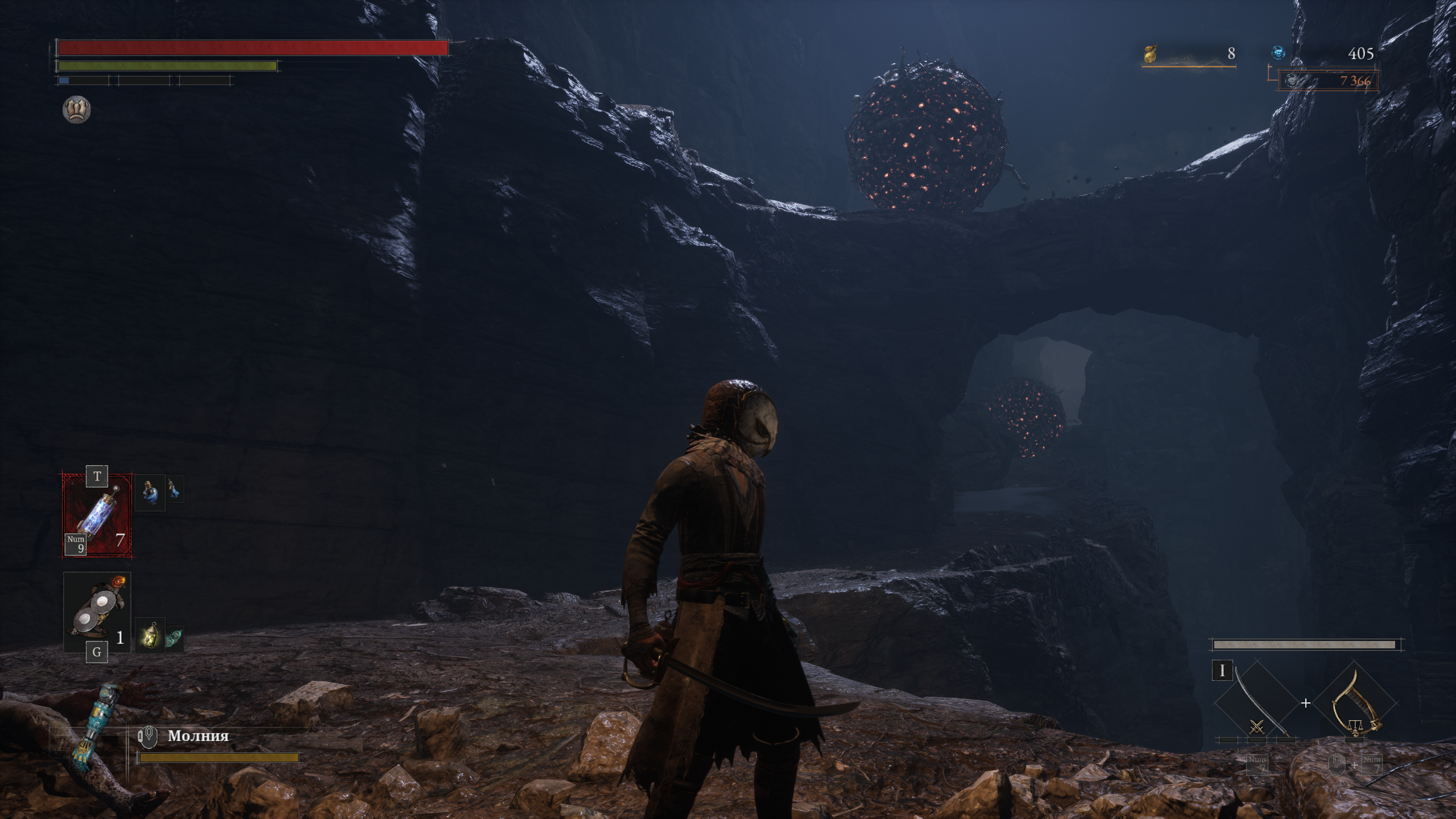This screenshot has height=819, width=1456.
Task: Choose the small blue bottle item
Action: [175, 489]
